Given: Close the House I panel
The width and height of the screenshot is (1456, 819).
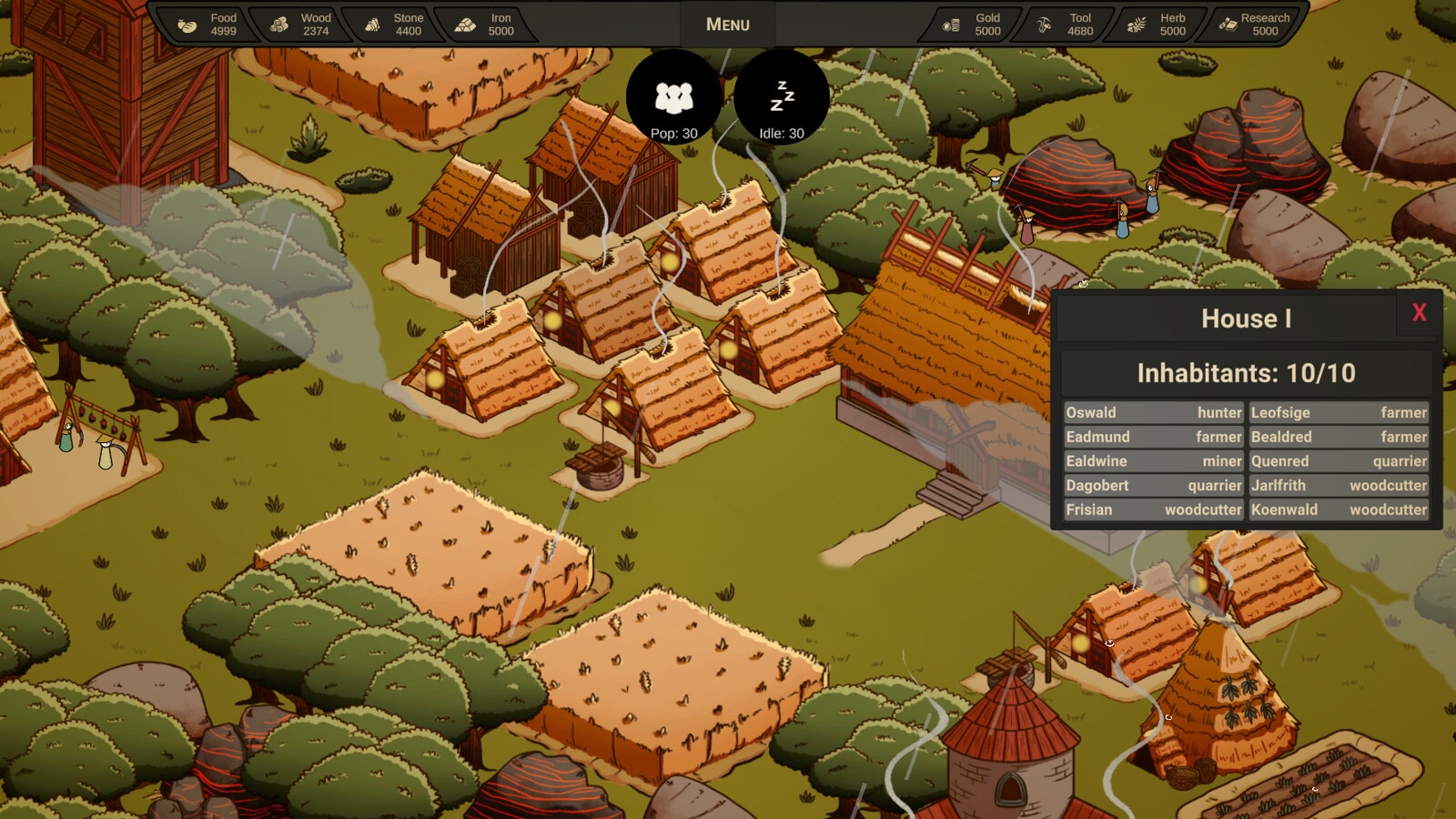Looking at the screenshot, I should pos(1420,312).
